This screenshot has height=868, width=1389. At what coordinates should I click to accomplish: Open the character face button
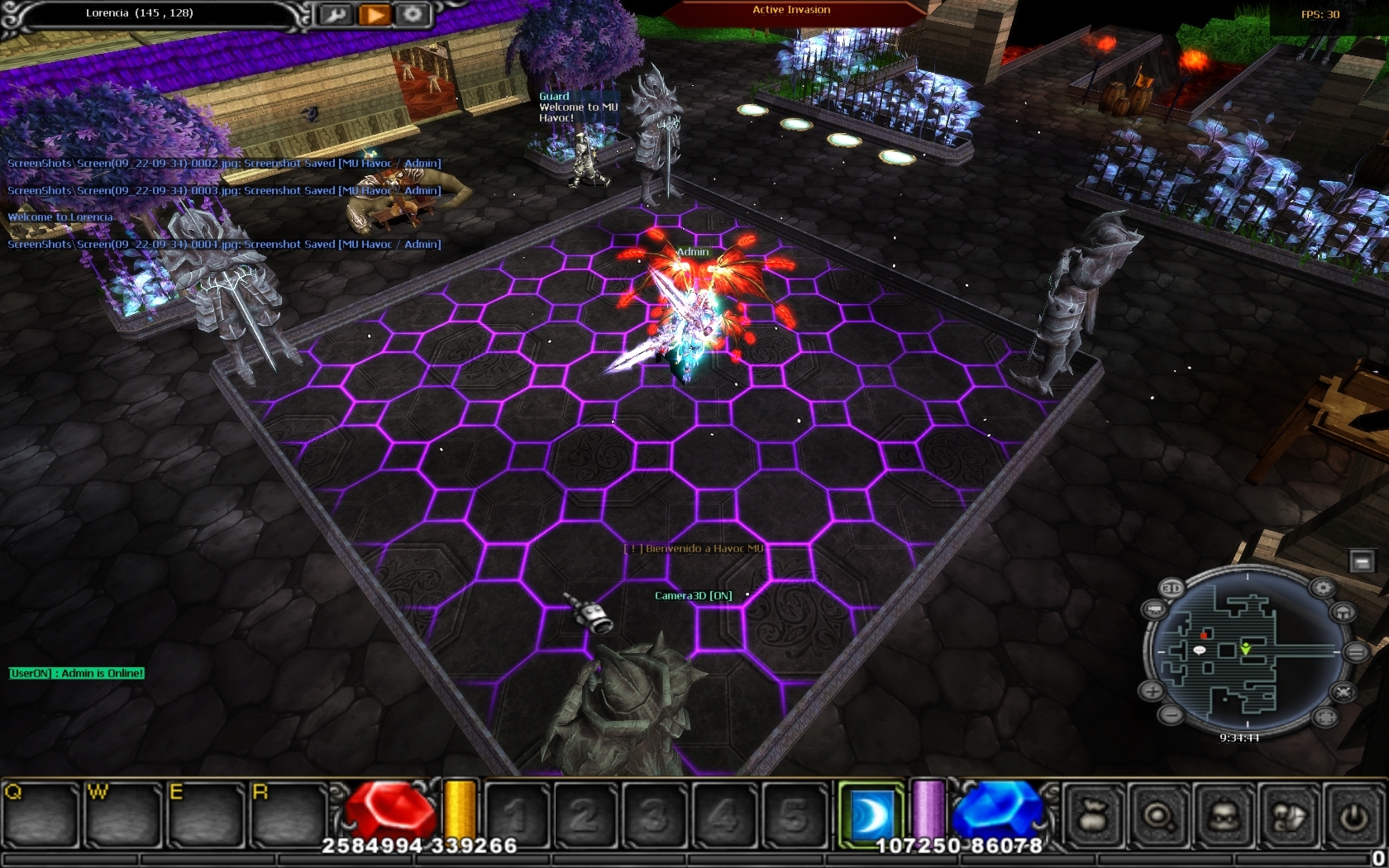pos(1223,816)
